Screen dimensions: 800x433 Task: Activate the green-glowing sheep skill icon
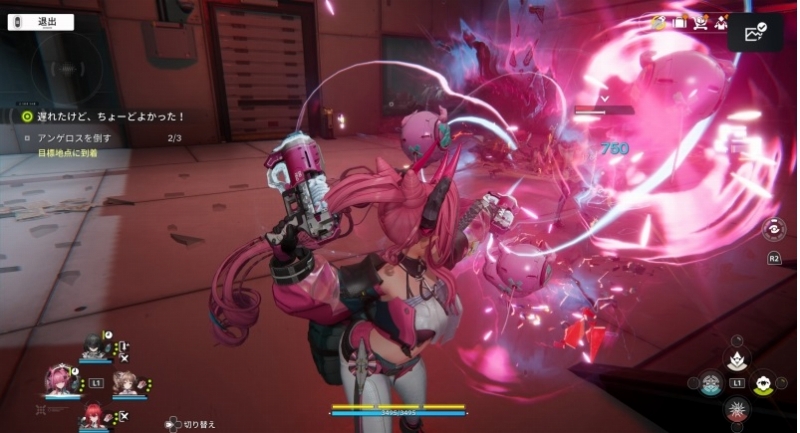pyautogui.click(x=764, y=381)
